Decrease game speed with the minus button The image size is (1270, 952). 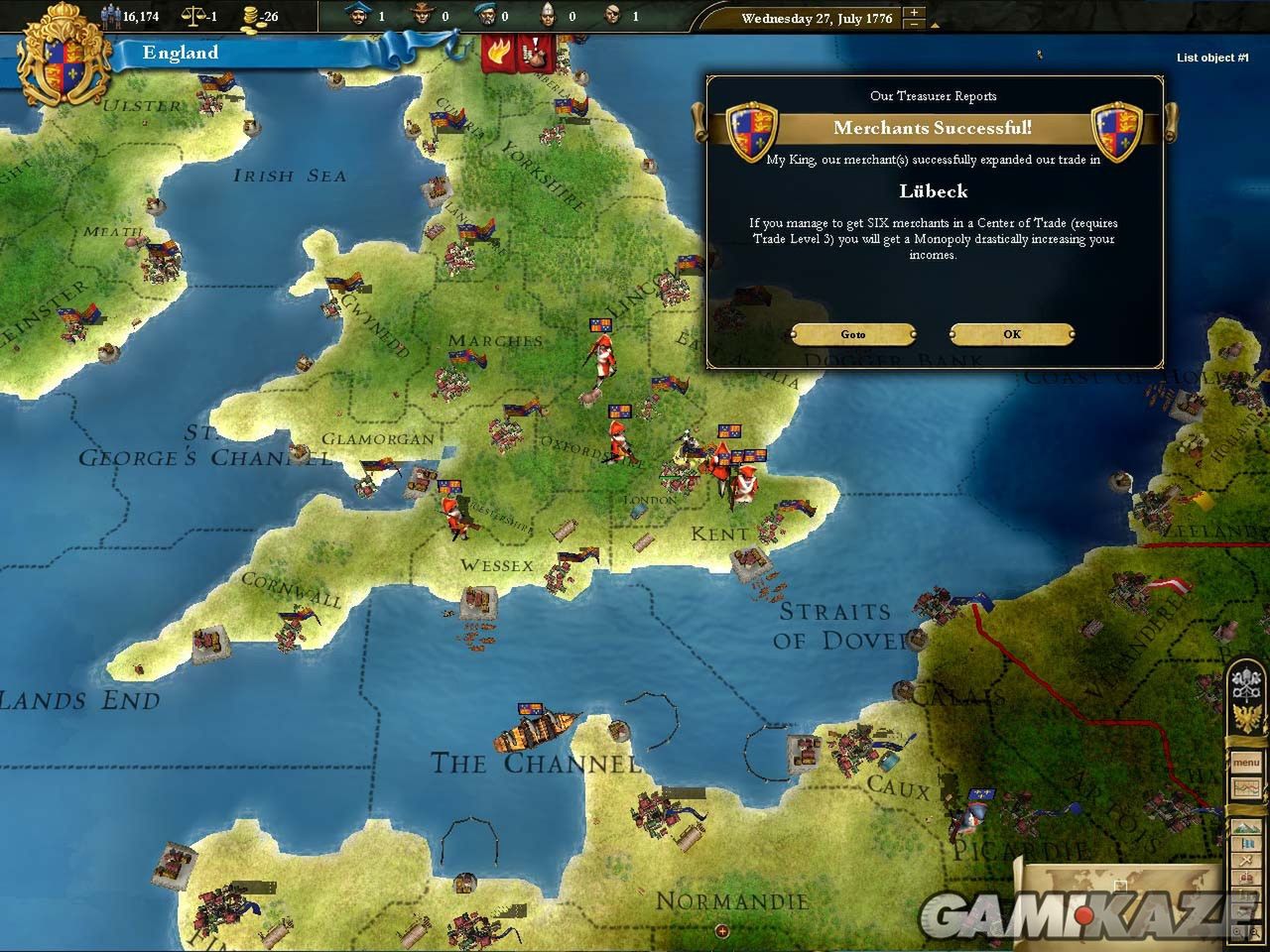coord(915,25)
